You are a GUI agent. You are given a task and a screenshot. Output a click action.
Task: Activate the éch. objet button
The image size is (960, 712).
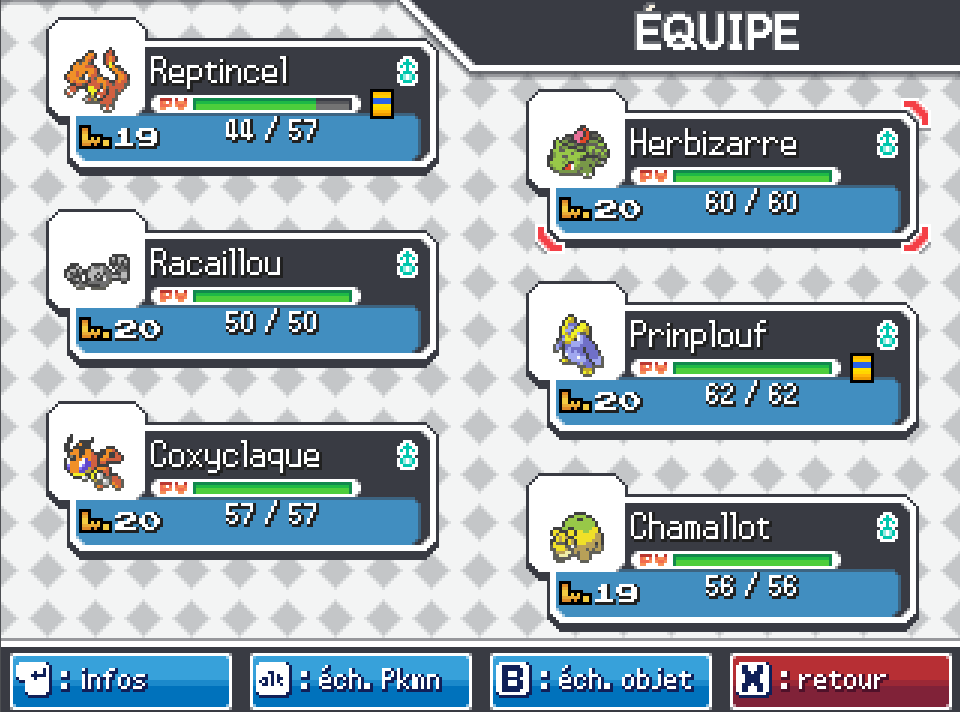tap(601, 681)
